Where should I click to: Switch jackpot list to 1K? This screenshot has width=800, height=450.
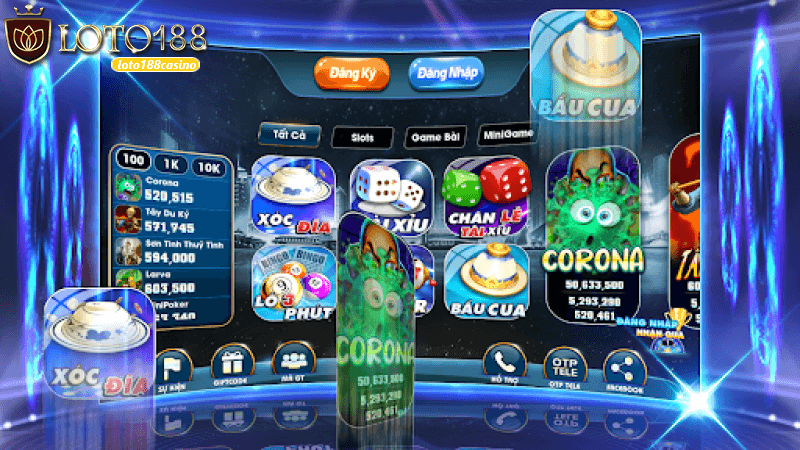point(171,163)
